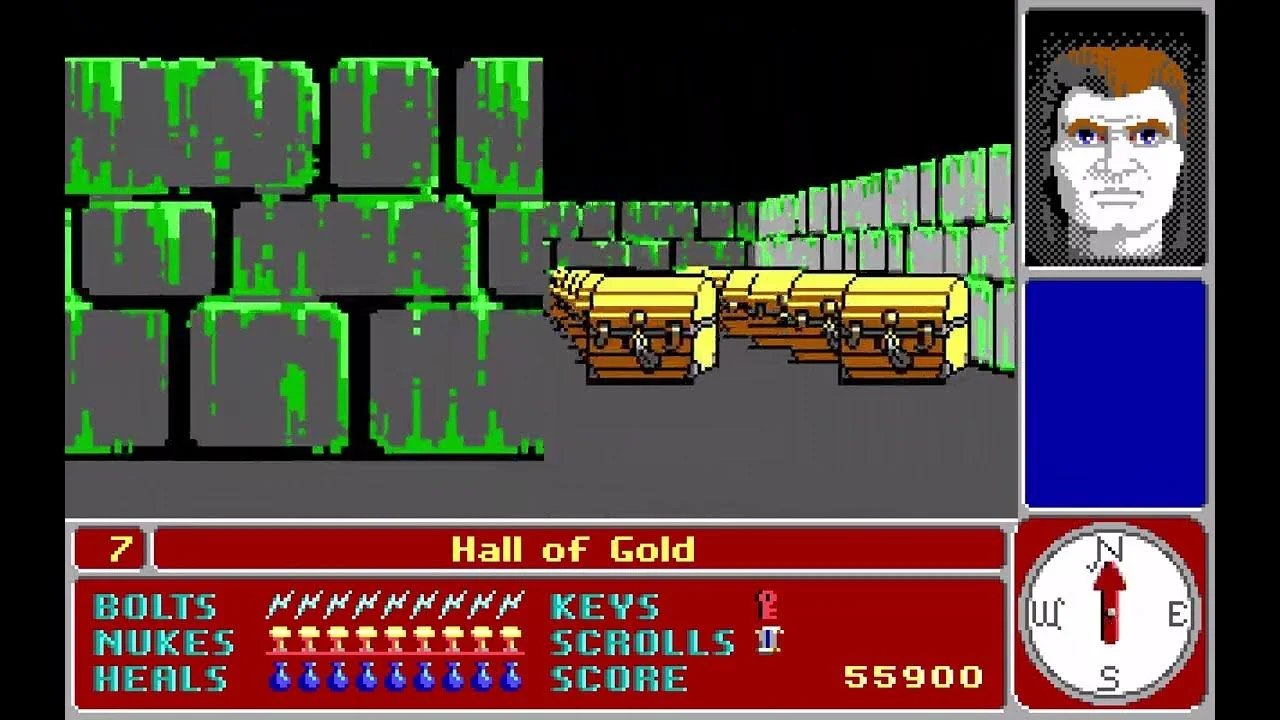
Task: Click the E marker on the compass
Action: tap(1175, 613)
